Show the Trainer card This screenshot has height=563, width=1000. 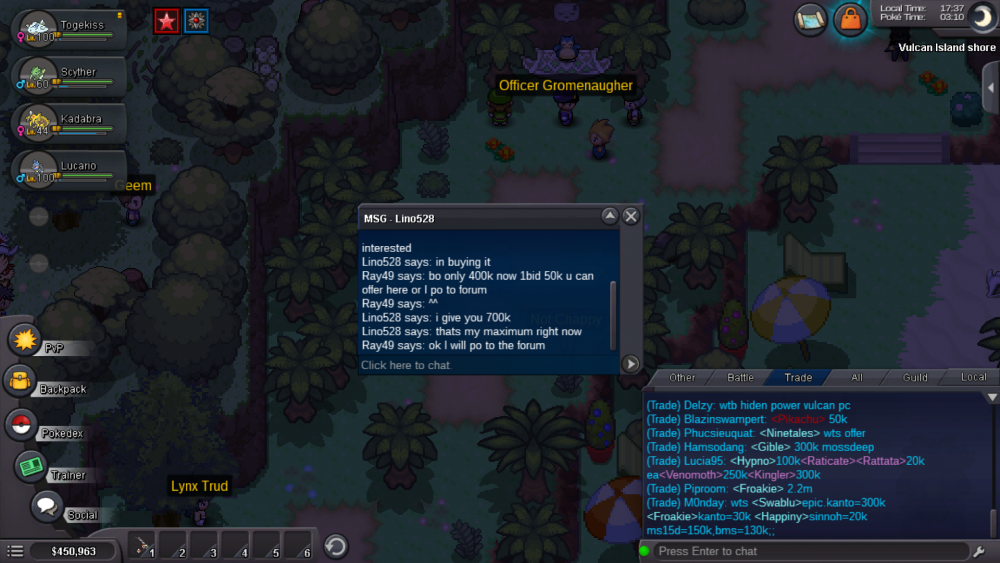click(x=31, y=467)
